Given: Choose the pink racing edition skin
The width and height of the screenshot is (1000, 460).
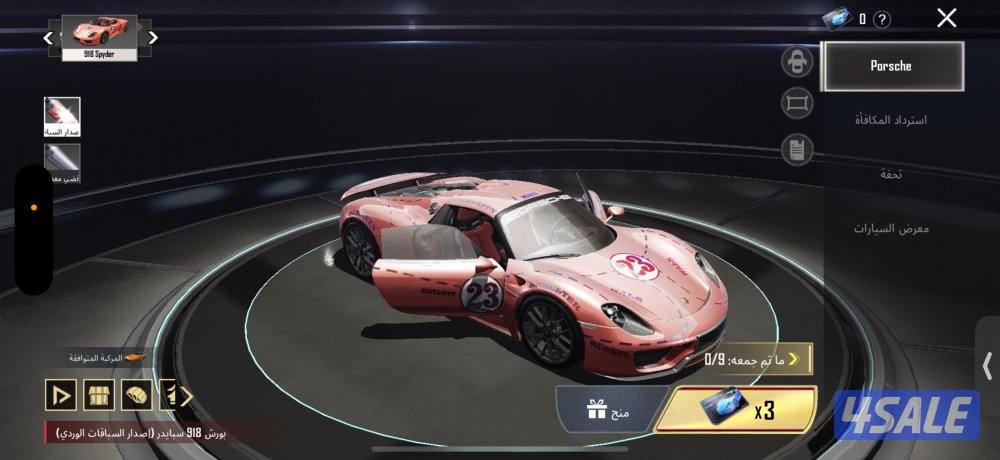Looking at the screenshot, I should coord(62,116).
